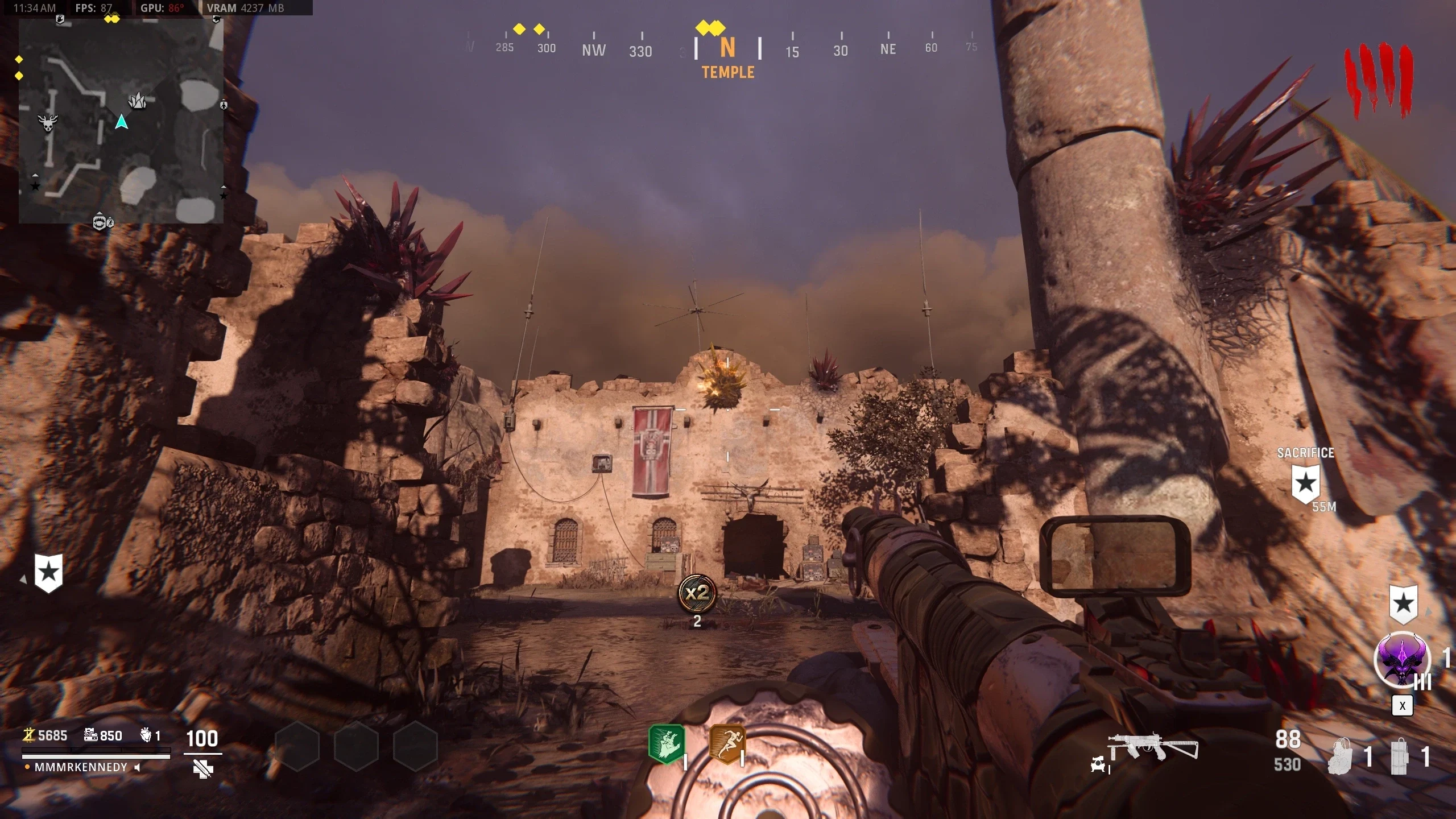Viewport: 1456px width, 819px height.
Task: Click the x2 double points icon
Action: point(697,593)
